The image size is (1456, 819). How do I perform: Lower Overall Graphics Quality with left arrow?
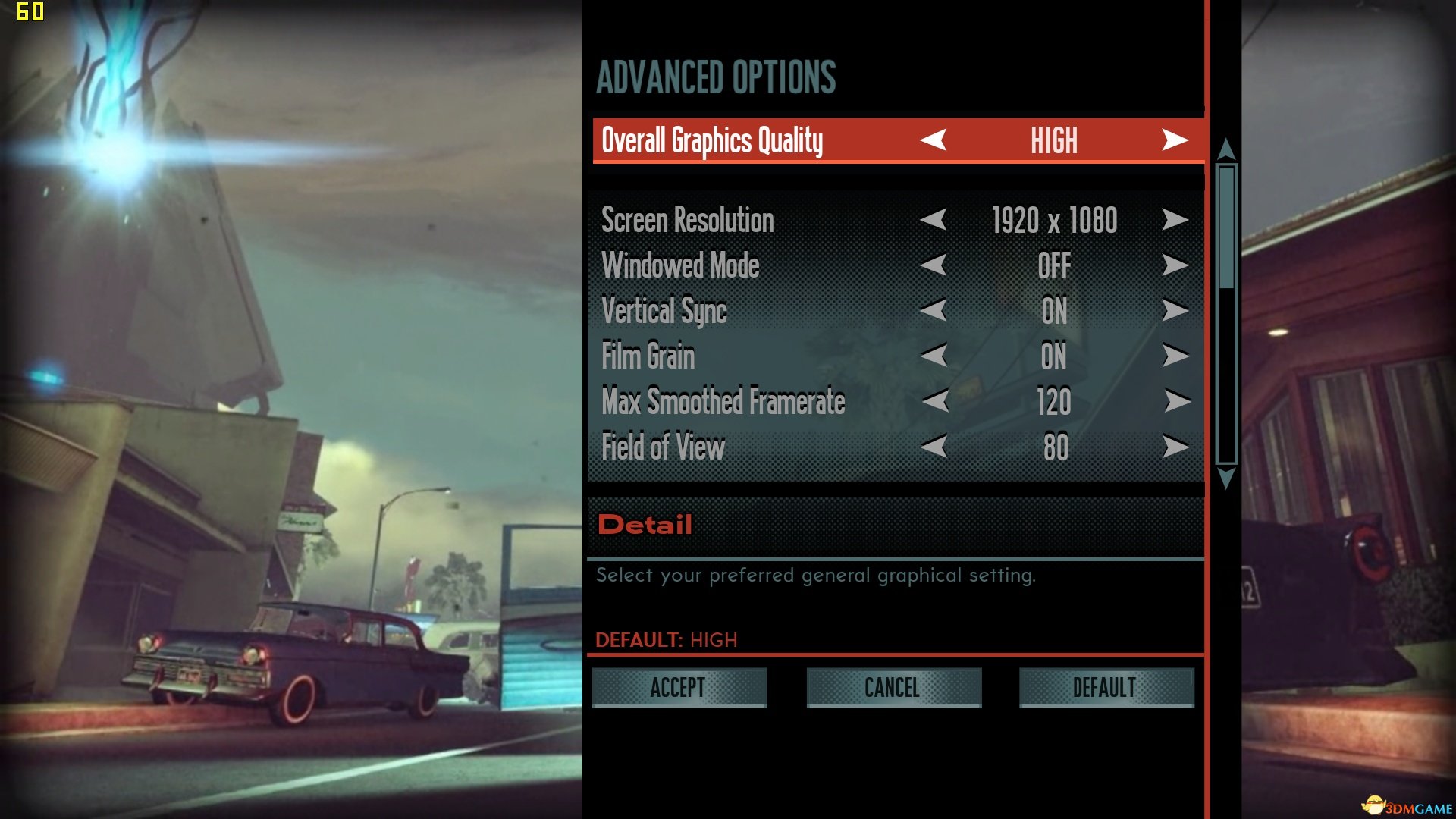(934, 140)
